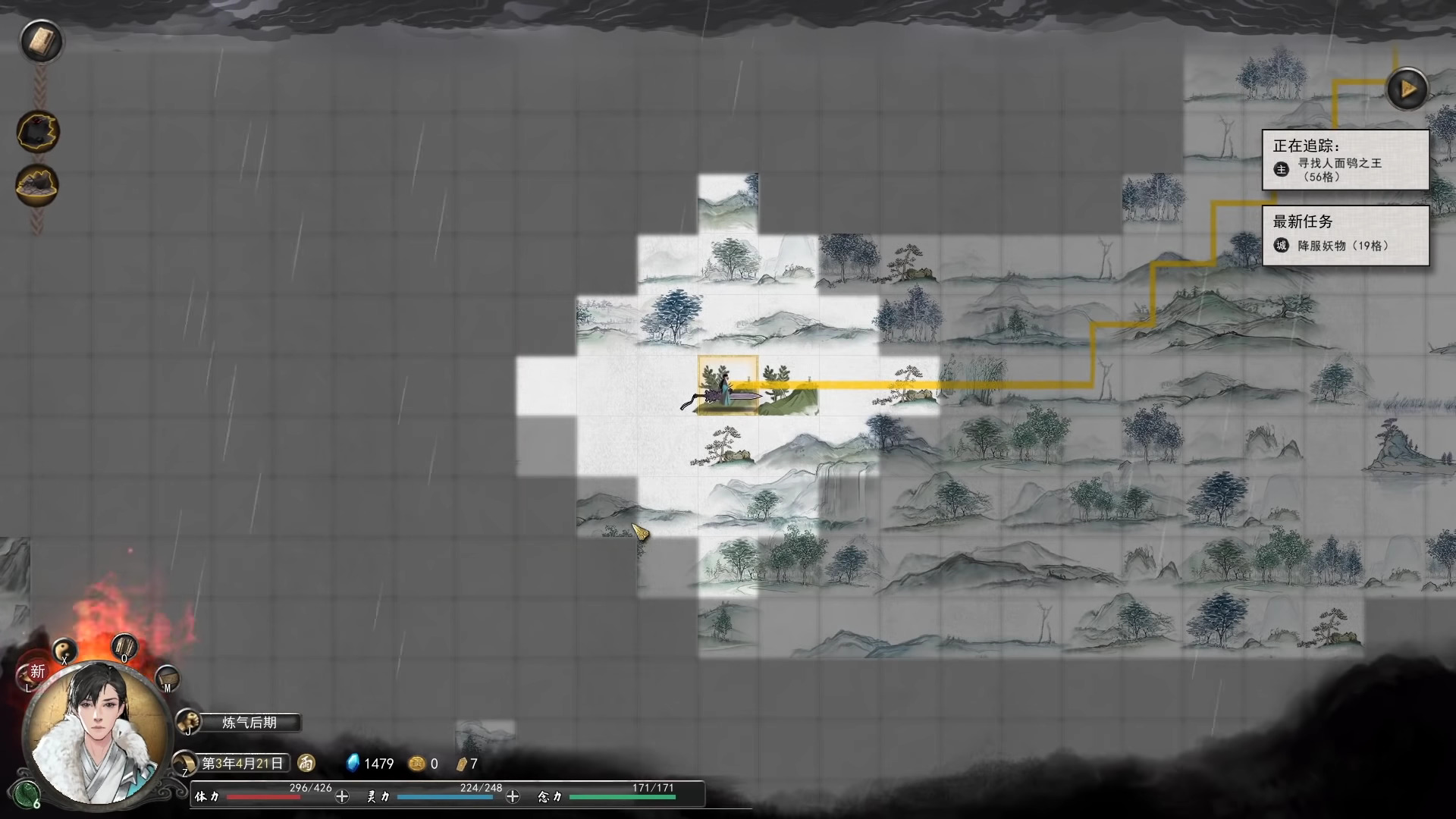This screenshot has width=1456, height=819.
Task: Click the blue spirit stone currency icon
Action: (x=353, y=764)
